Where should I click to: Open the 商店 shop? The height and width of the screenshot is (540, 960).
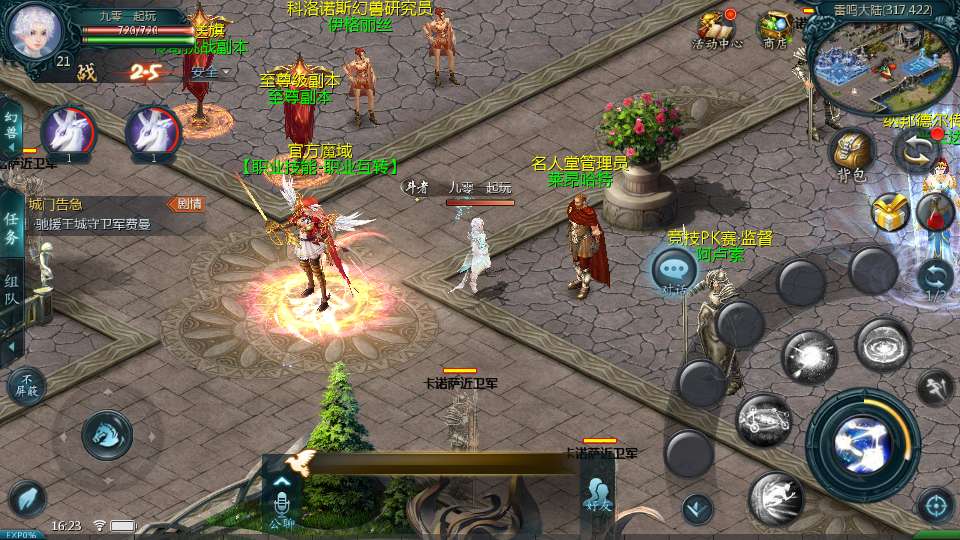pyautogui.click(x=775, y=28)
